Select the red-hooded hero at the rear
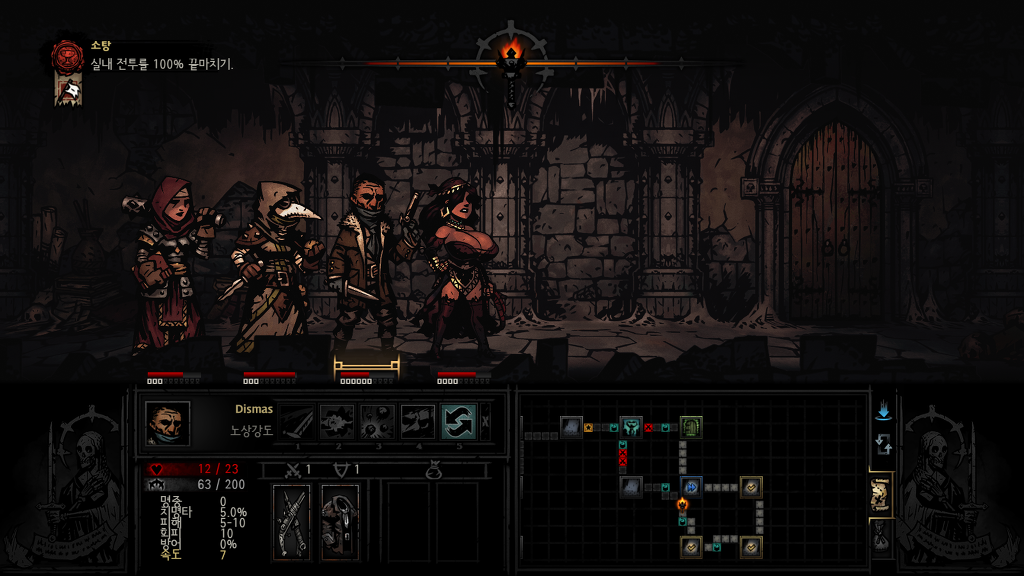The image size is (1024, 576). [171, 265]
